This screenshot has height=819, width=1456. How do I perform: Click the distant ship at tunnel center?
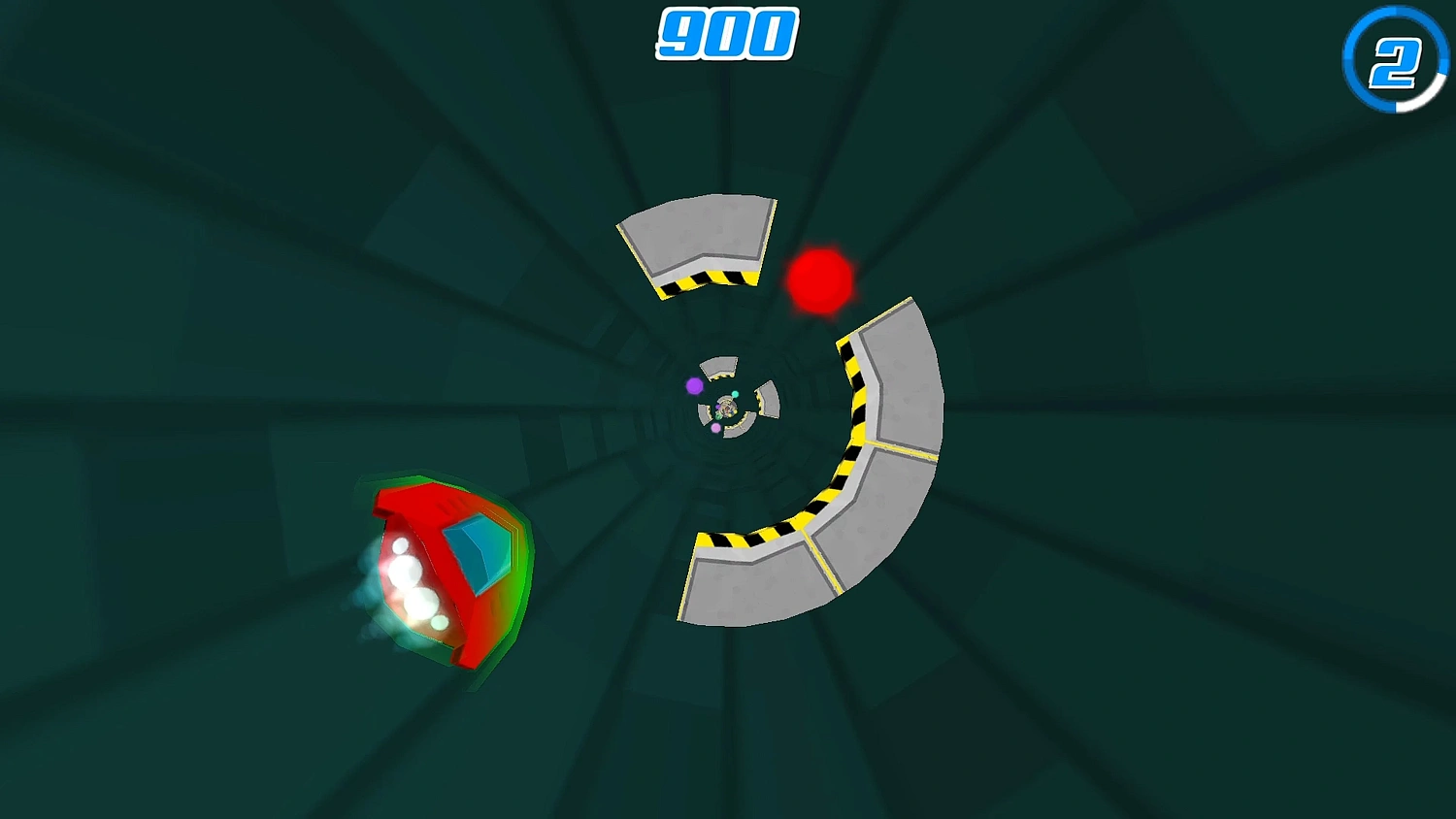tap(727, 407)
